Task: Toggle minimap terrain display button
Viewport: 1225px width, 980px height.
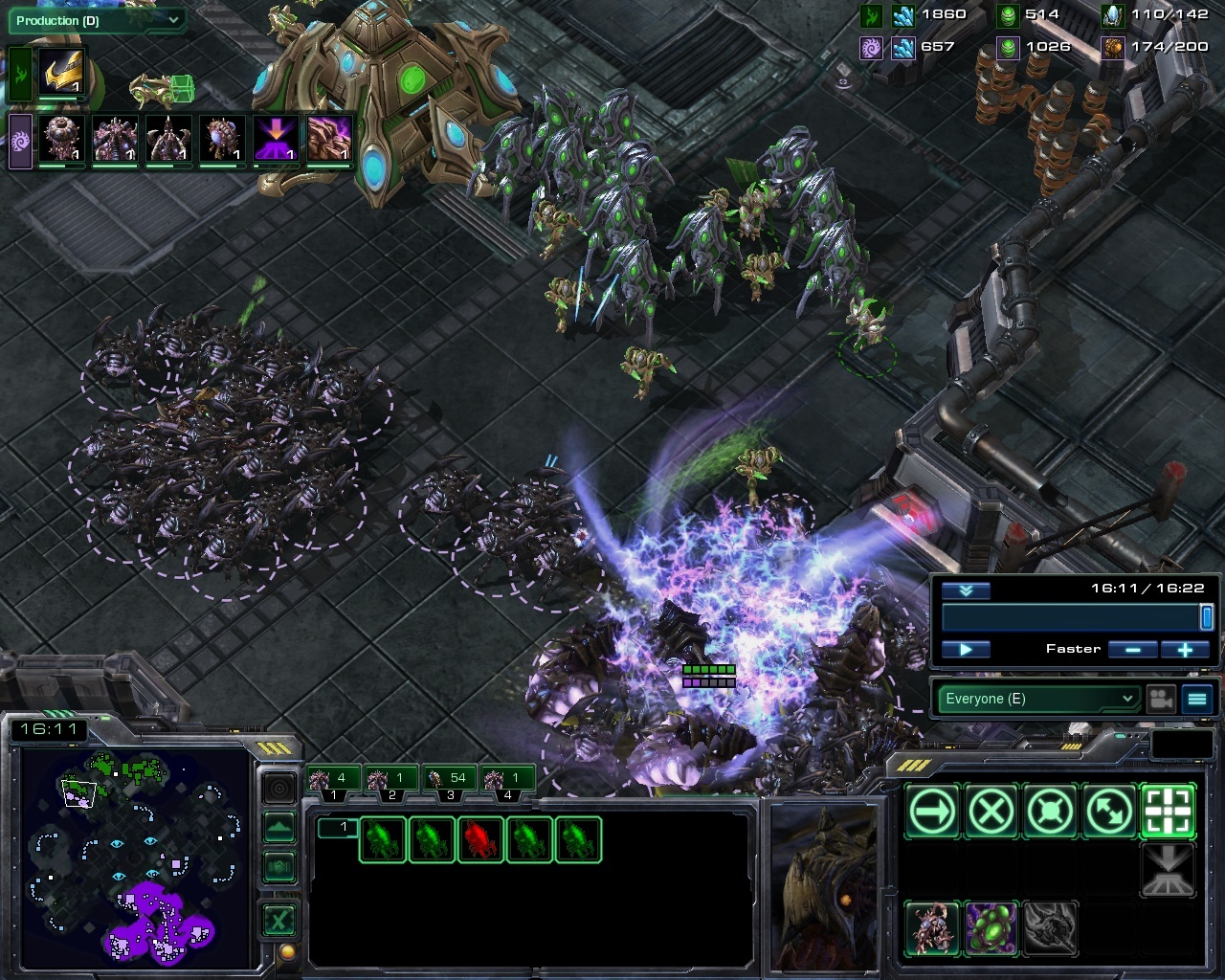Action: (x=278, y=867)
